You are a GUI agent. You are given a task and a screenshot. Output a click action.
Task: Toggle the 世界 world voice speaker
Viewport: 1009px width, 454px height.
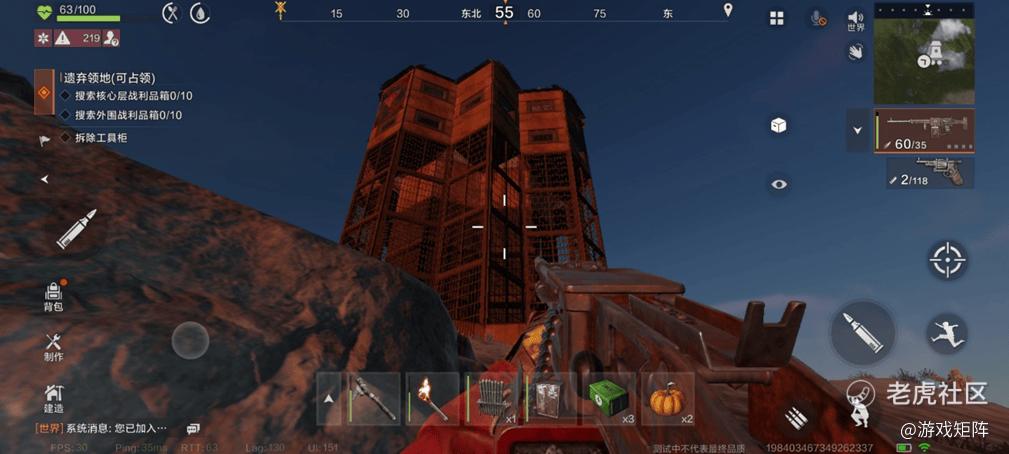pos(855,20)
